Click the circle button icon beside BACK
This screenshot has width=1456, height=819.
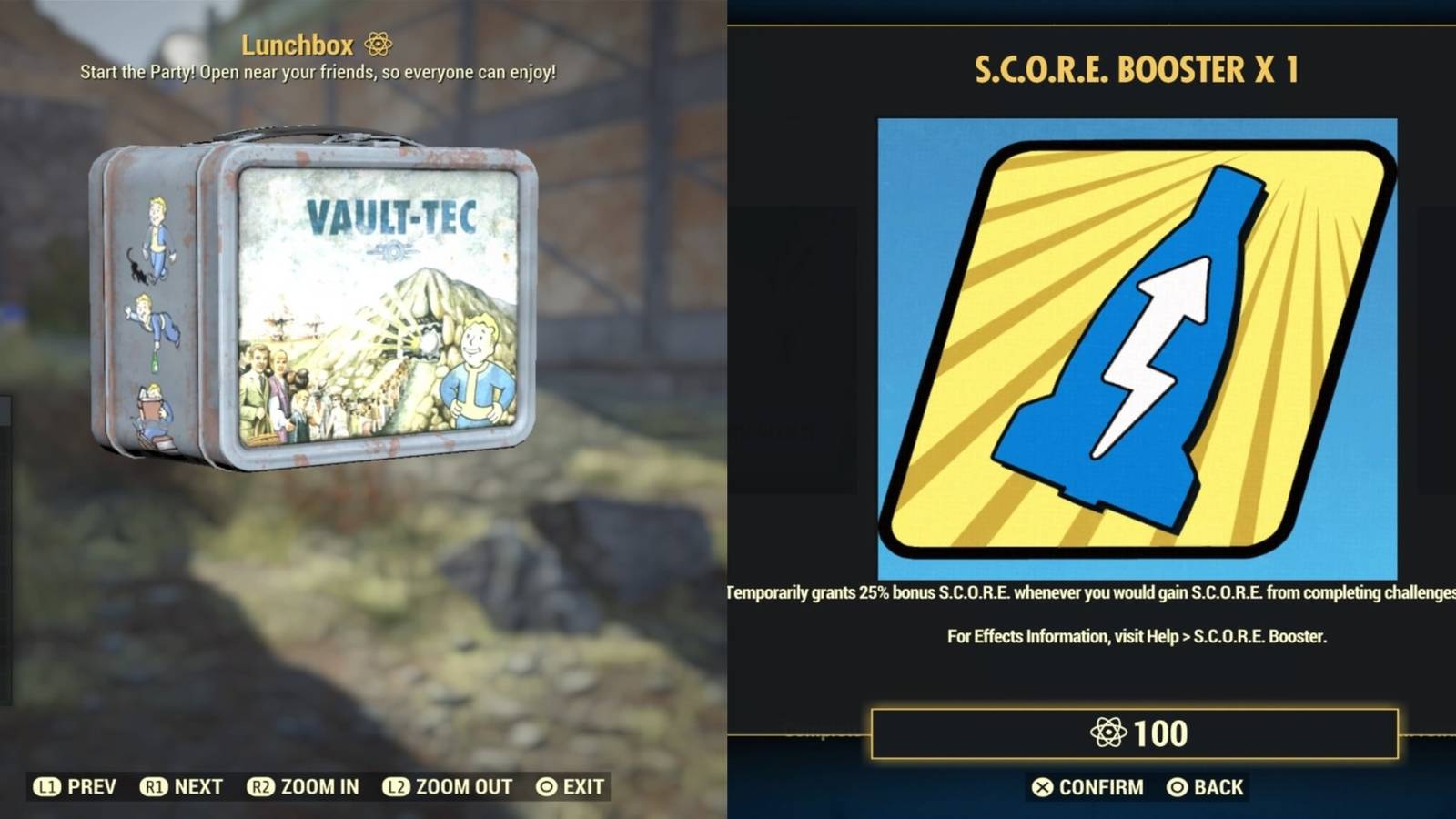click(x=1178, y=787)
